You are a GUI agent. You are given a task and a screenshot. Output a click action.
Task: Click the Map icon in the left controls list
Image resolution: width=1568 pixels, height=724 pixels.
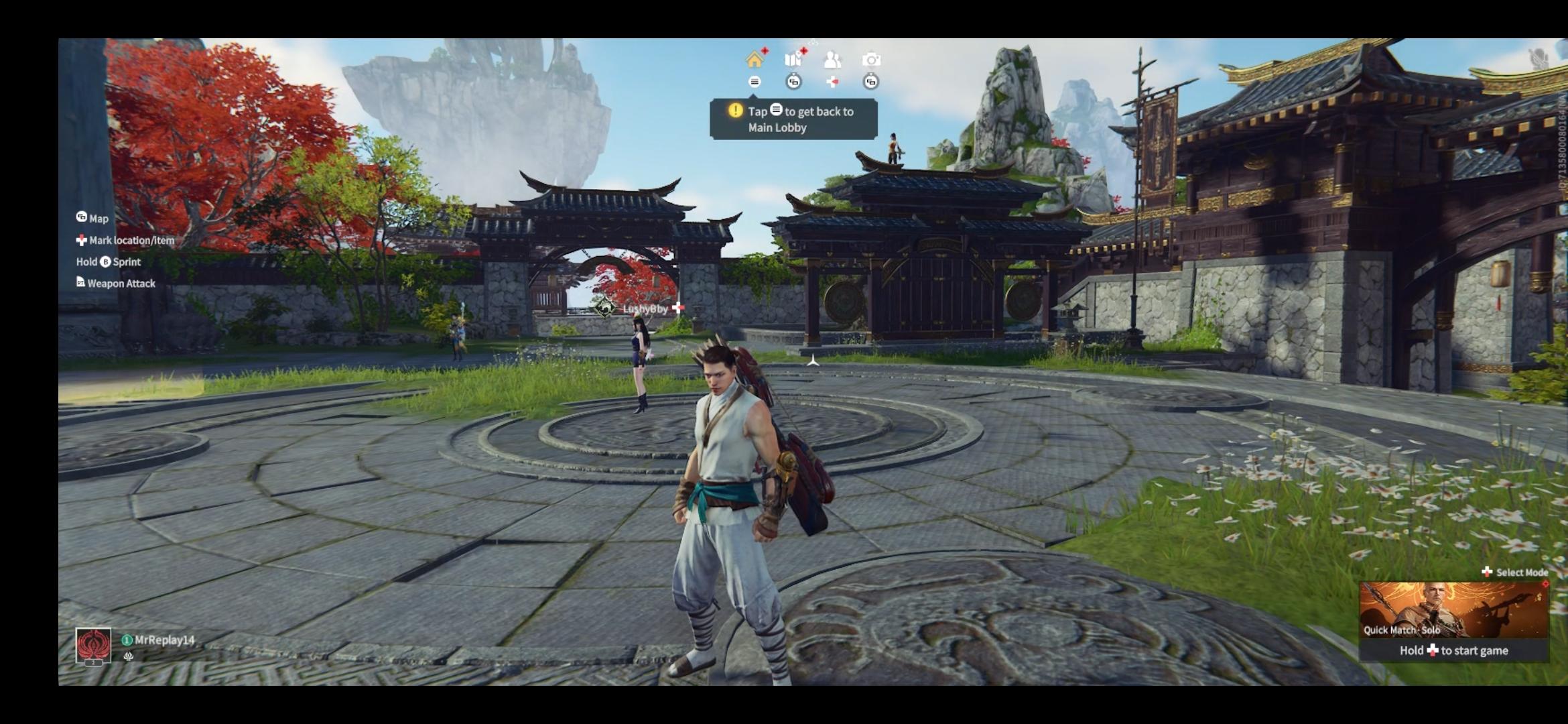pyautogui.click(x=81, y=219)
